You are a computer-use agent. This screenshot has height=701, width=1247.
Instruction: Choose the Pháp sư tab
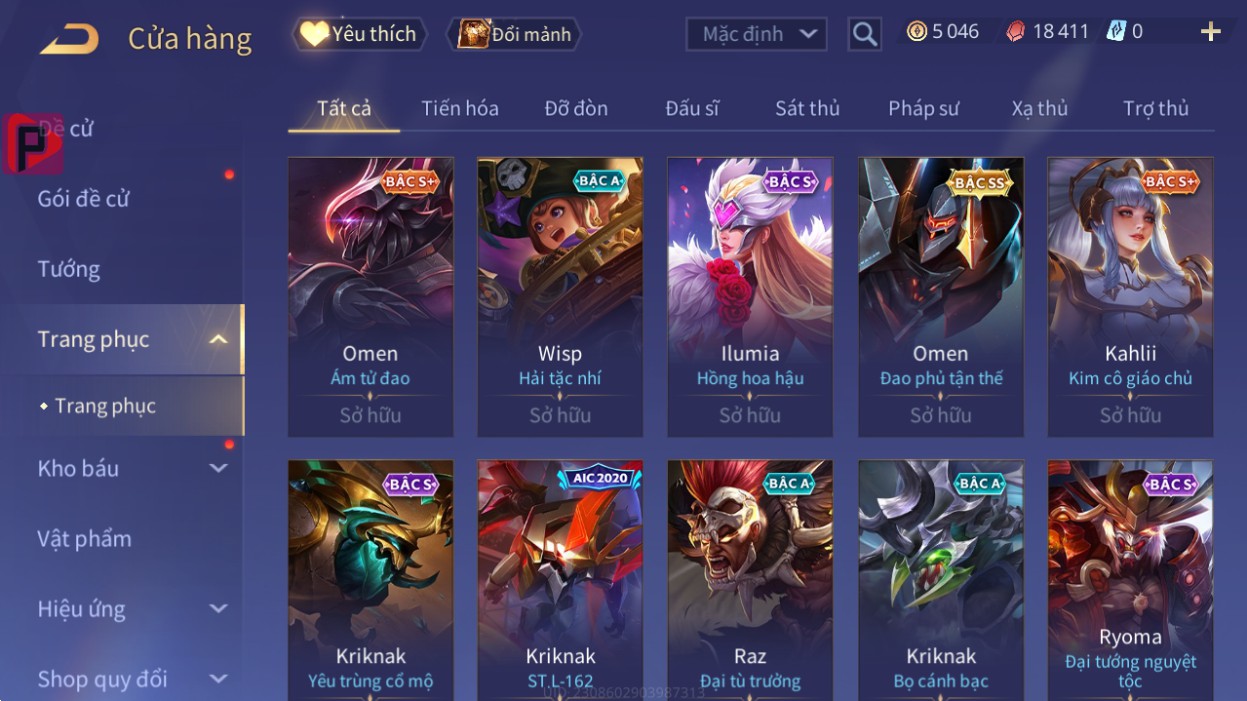923,108
